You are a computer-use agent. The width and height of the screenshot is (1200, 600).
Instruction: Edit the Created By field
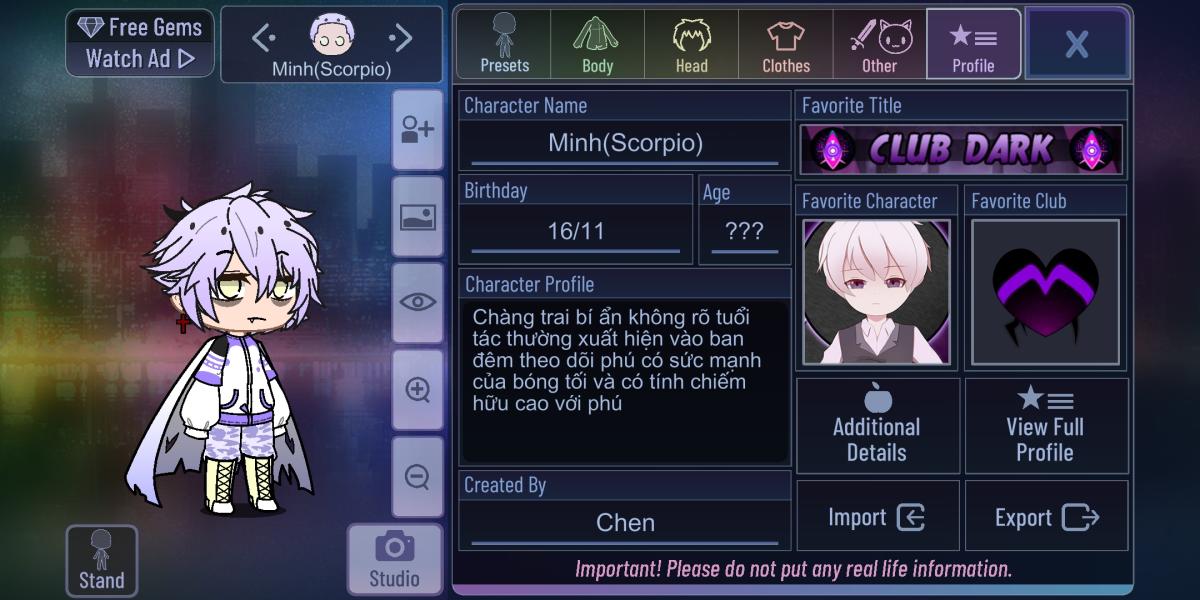tap(625, 523)
